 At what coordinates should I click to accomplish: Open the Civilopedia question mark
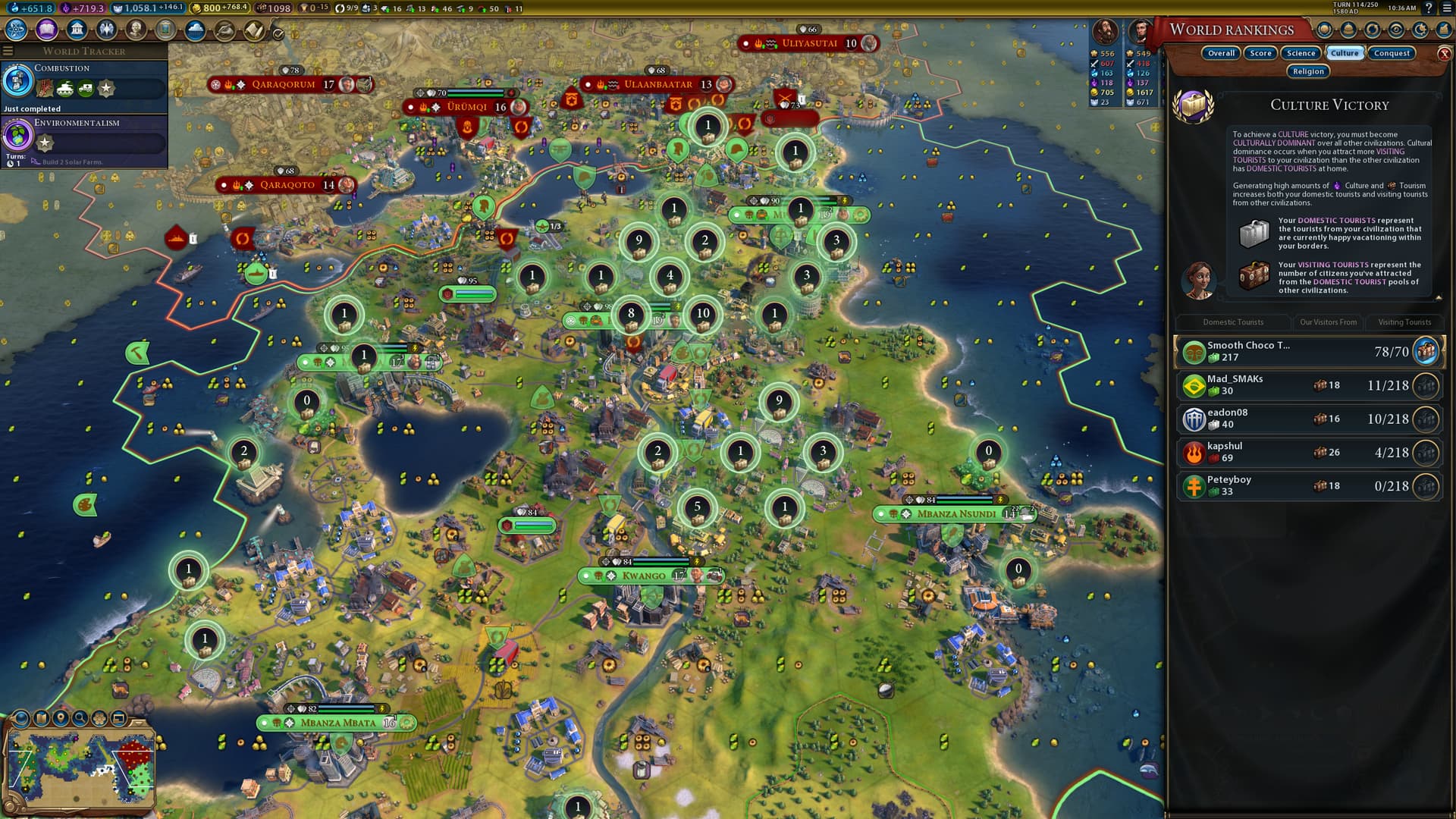coord(1429,8)
